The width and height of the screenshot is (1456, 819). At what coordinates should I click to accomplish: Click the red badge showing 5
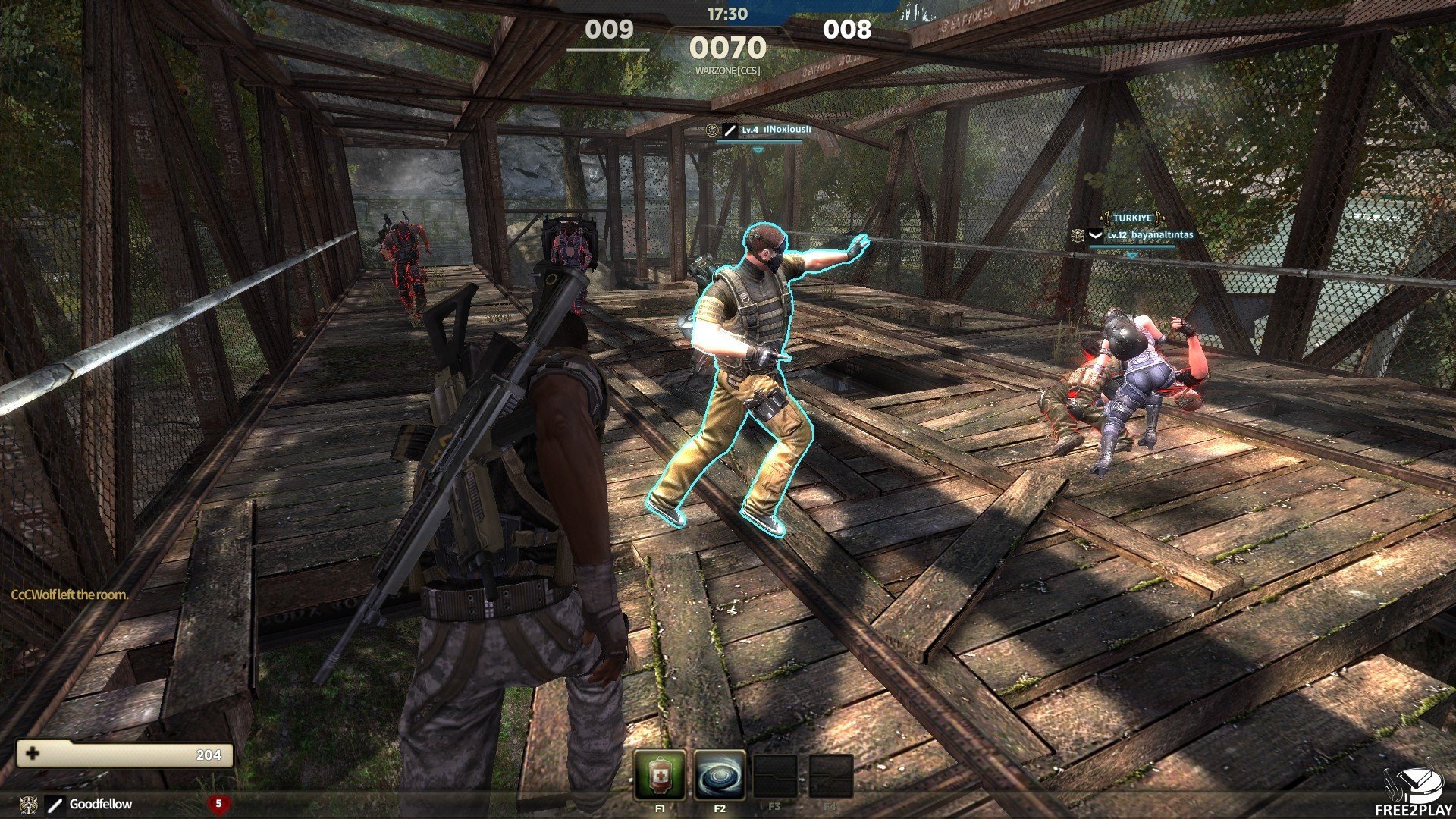click(x=218, y=803)
